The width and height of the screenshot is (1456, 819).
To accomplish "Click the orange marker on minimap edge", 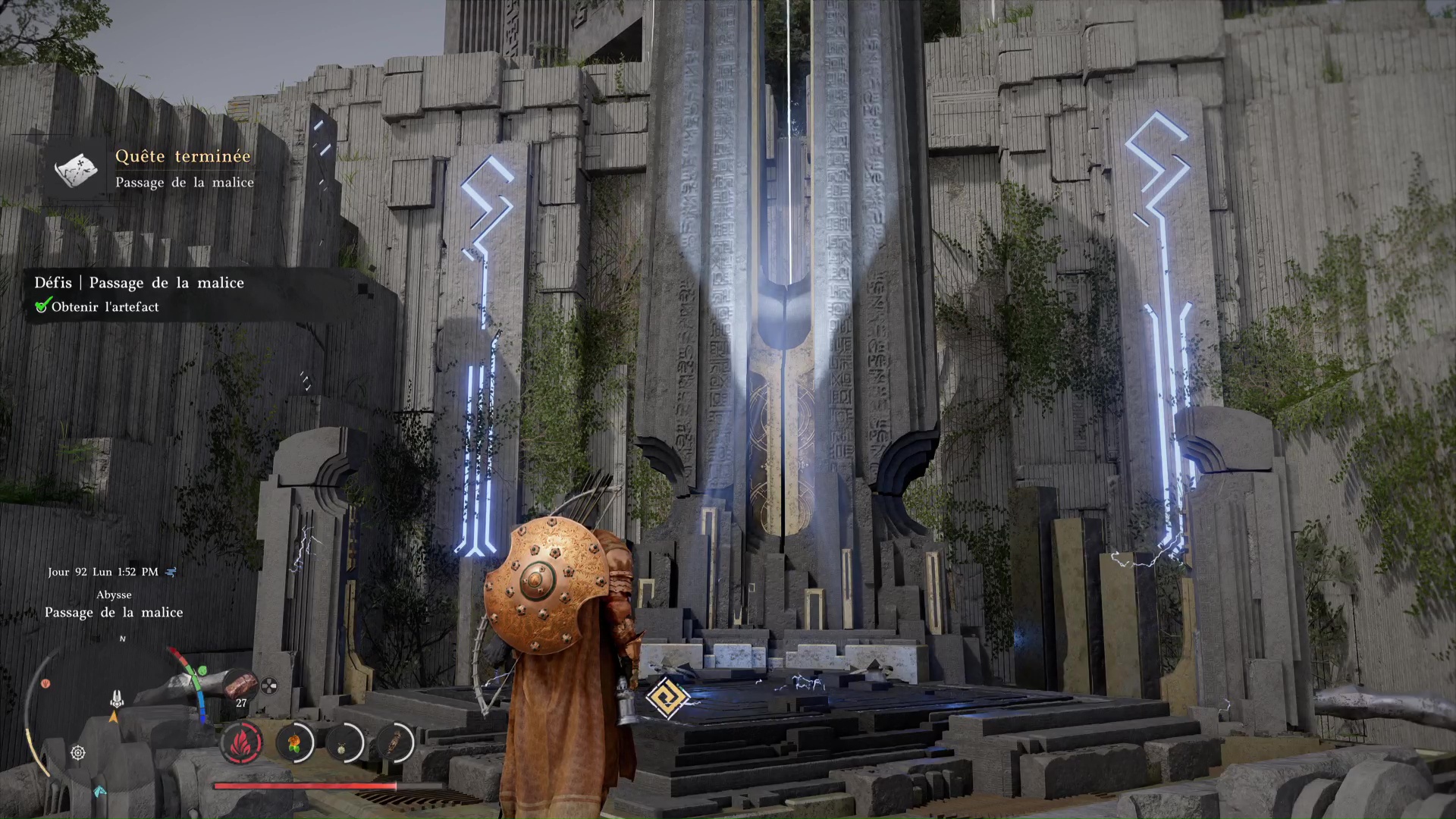I will pyautogui.click(x=45, y=684).
